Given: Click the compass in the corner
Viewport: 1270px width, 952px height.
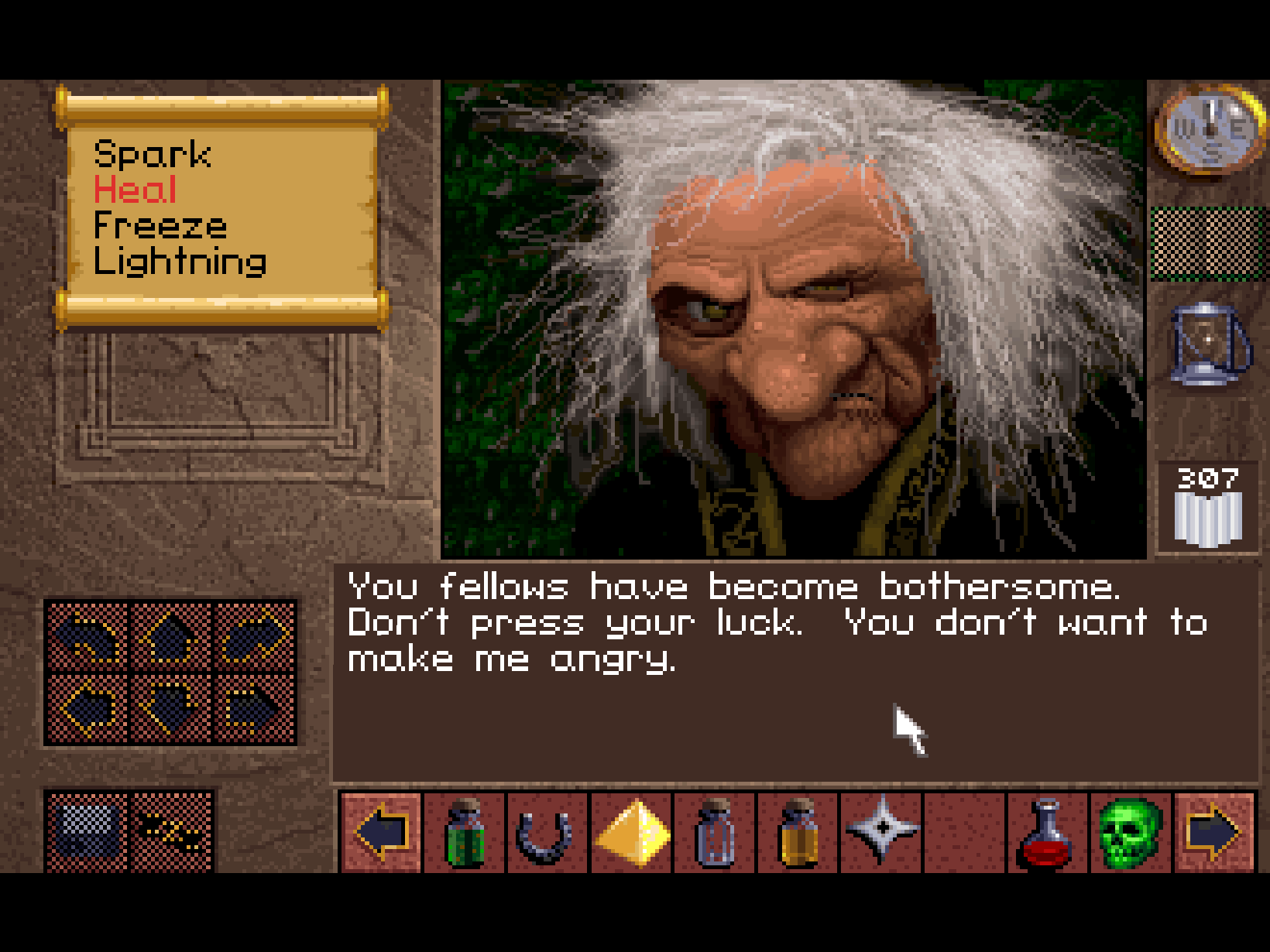Looking at the screenshot, I should (1209, 128).
